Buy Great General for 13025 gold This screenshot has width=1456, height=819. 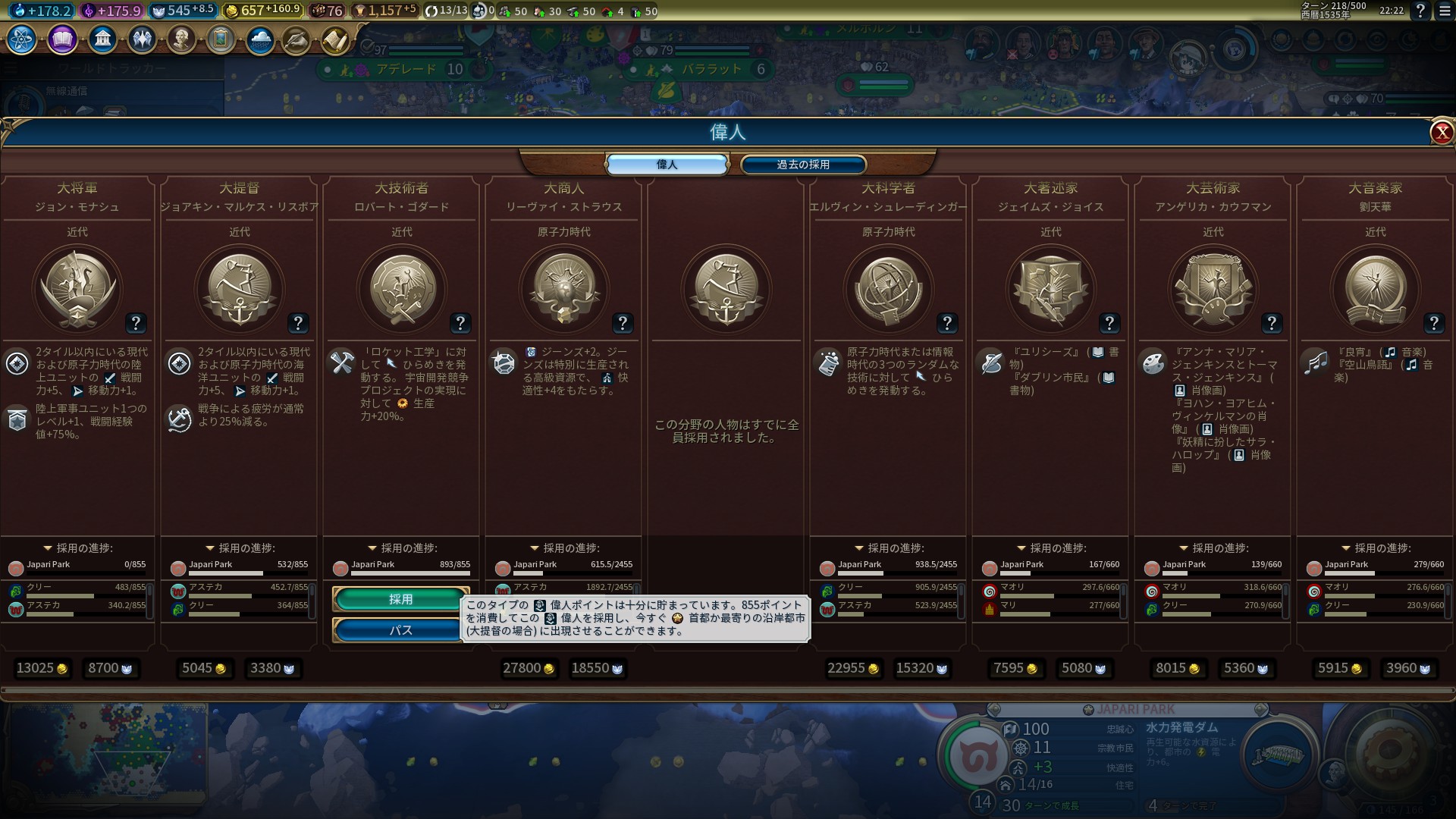click(x=42, y=668)
